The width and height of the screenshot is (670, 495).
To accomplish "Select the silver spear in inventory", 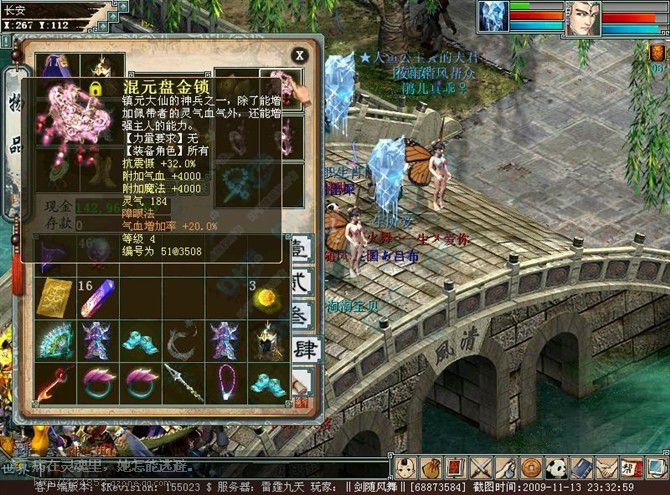I will 183,382.
